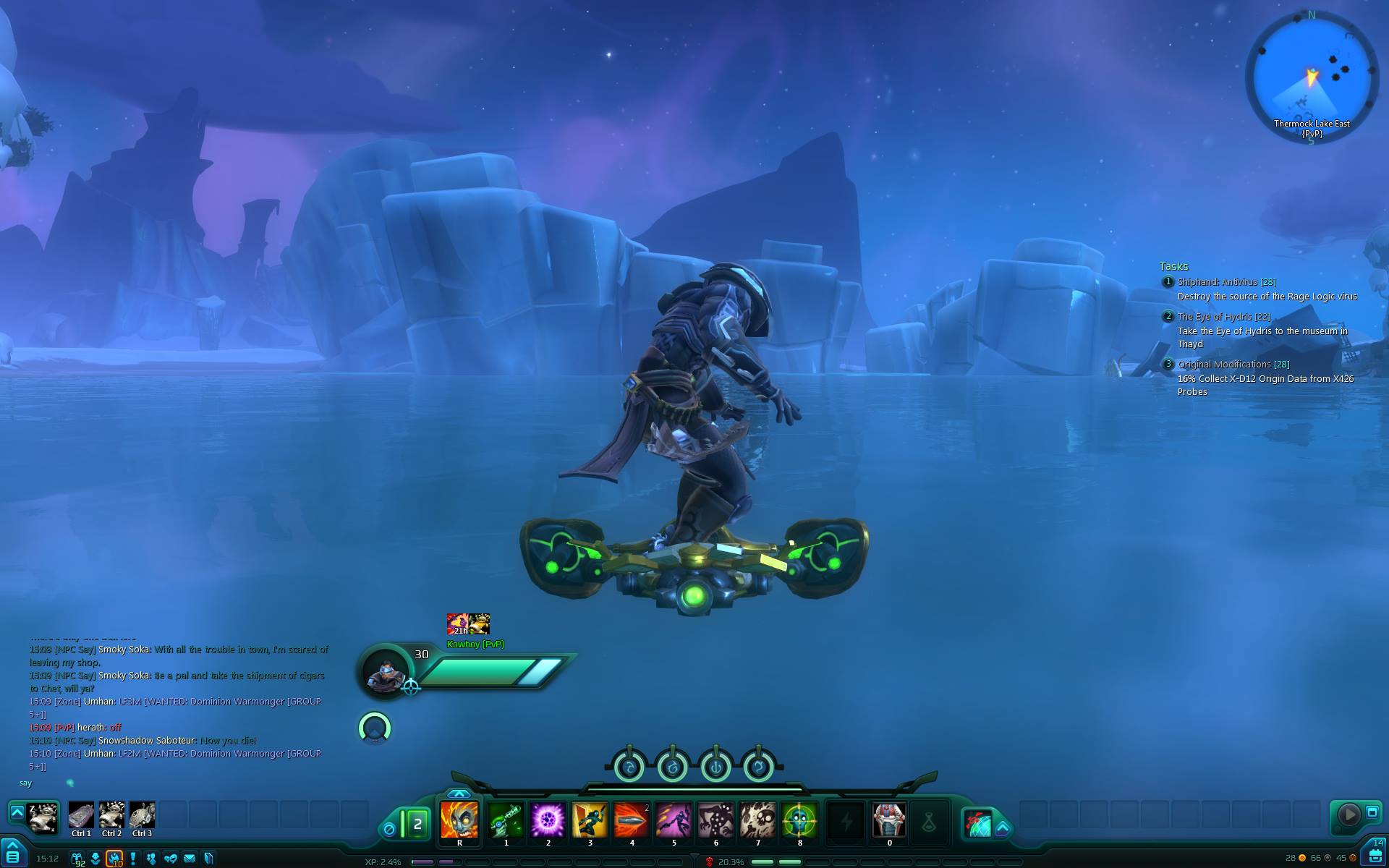Activate the flaming skull ability on R
Screen dimensions: 1389x868
459,820
